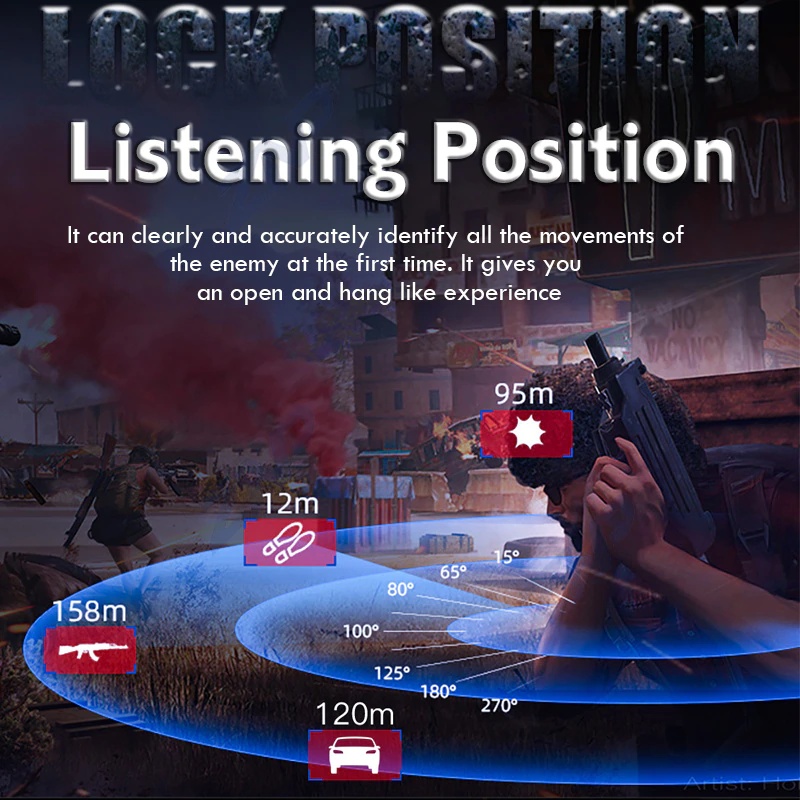Click the red explosion sound icon
This screenshot has height=800, width=800.
tap(526, 434)
